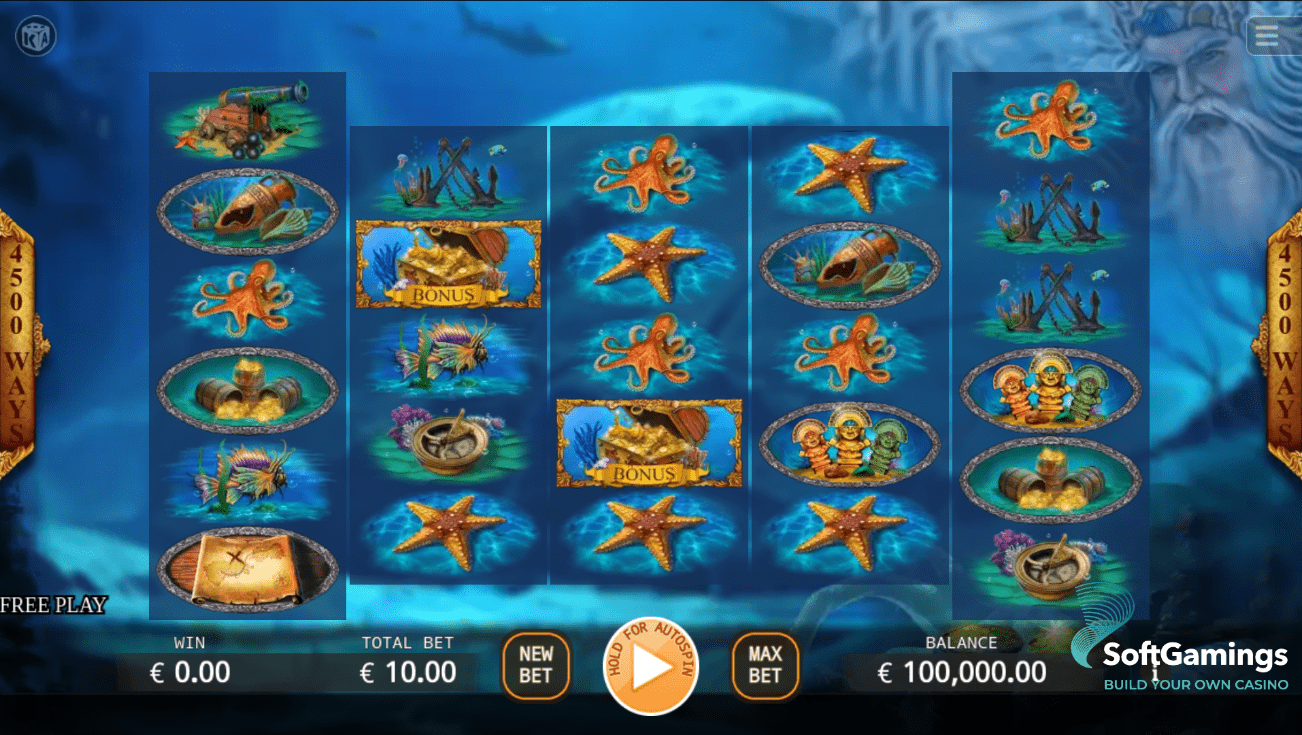Click the FREE PLAY label
This screenshot has height=735, width=1302.
point(52,605)
